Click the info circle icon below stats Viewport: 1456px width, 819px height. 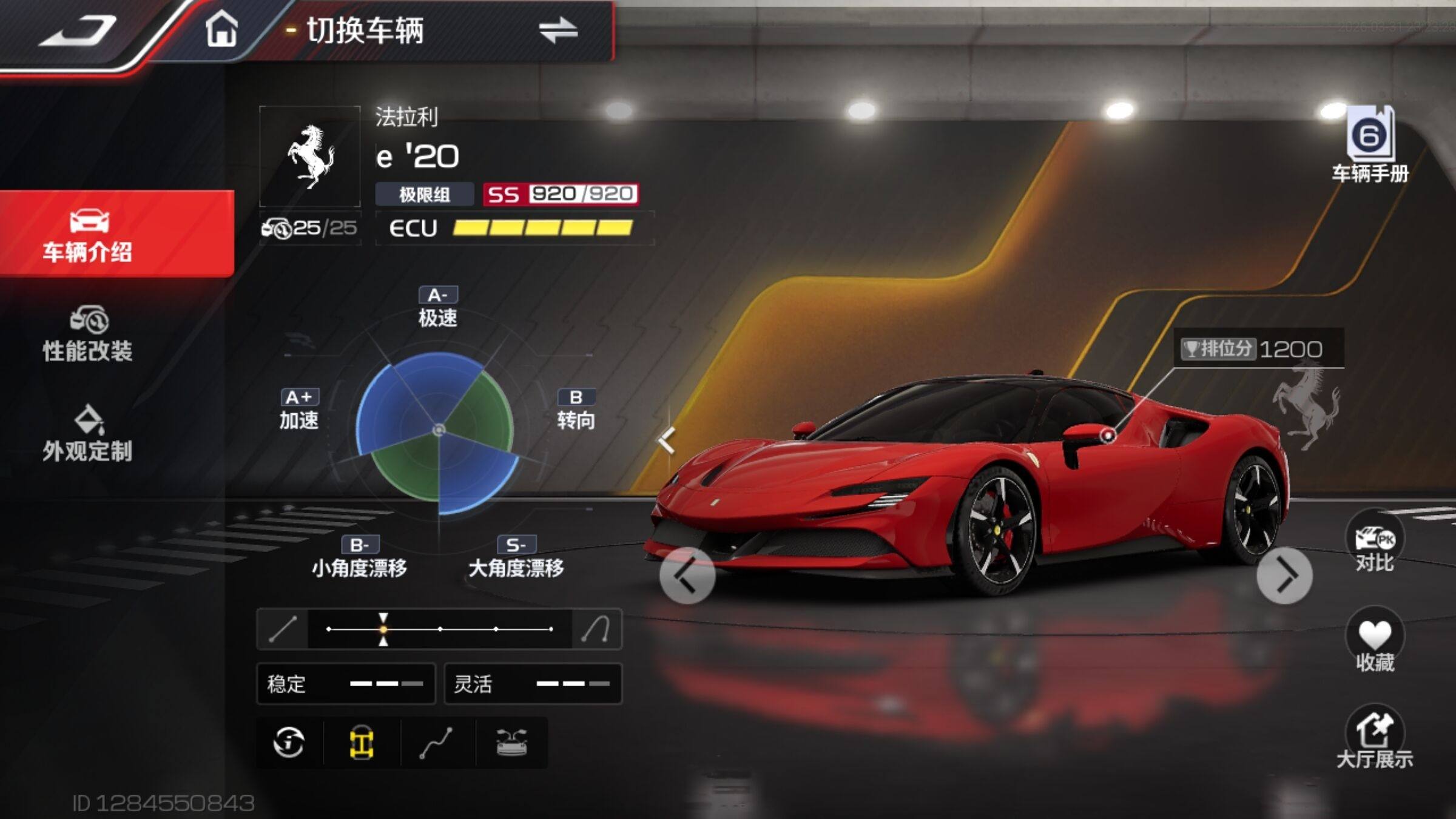coord(289,742)
